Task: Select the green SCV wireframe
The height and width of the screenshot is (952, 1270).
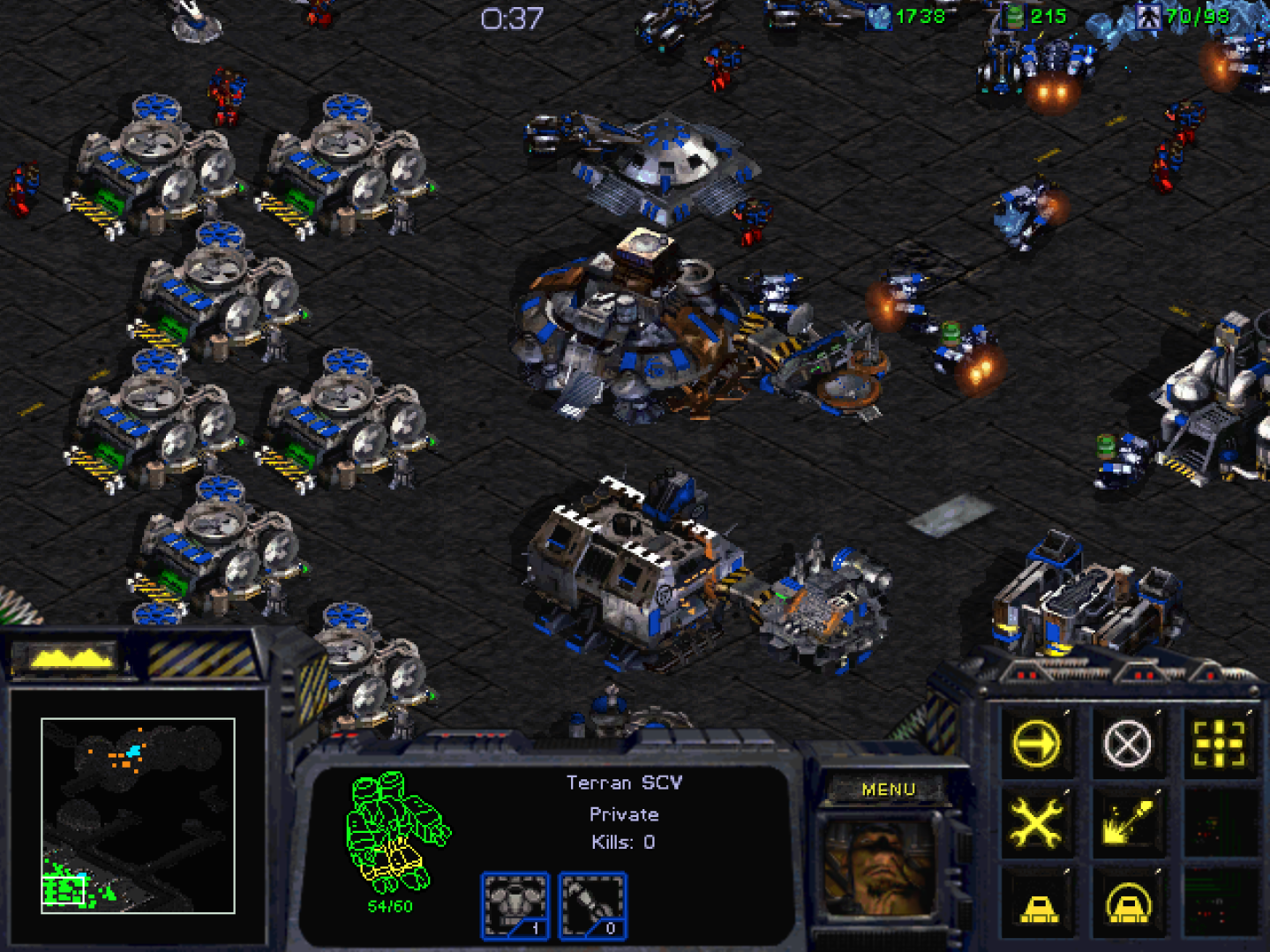Action: click(x=395, y=834)
